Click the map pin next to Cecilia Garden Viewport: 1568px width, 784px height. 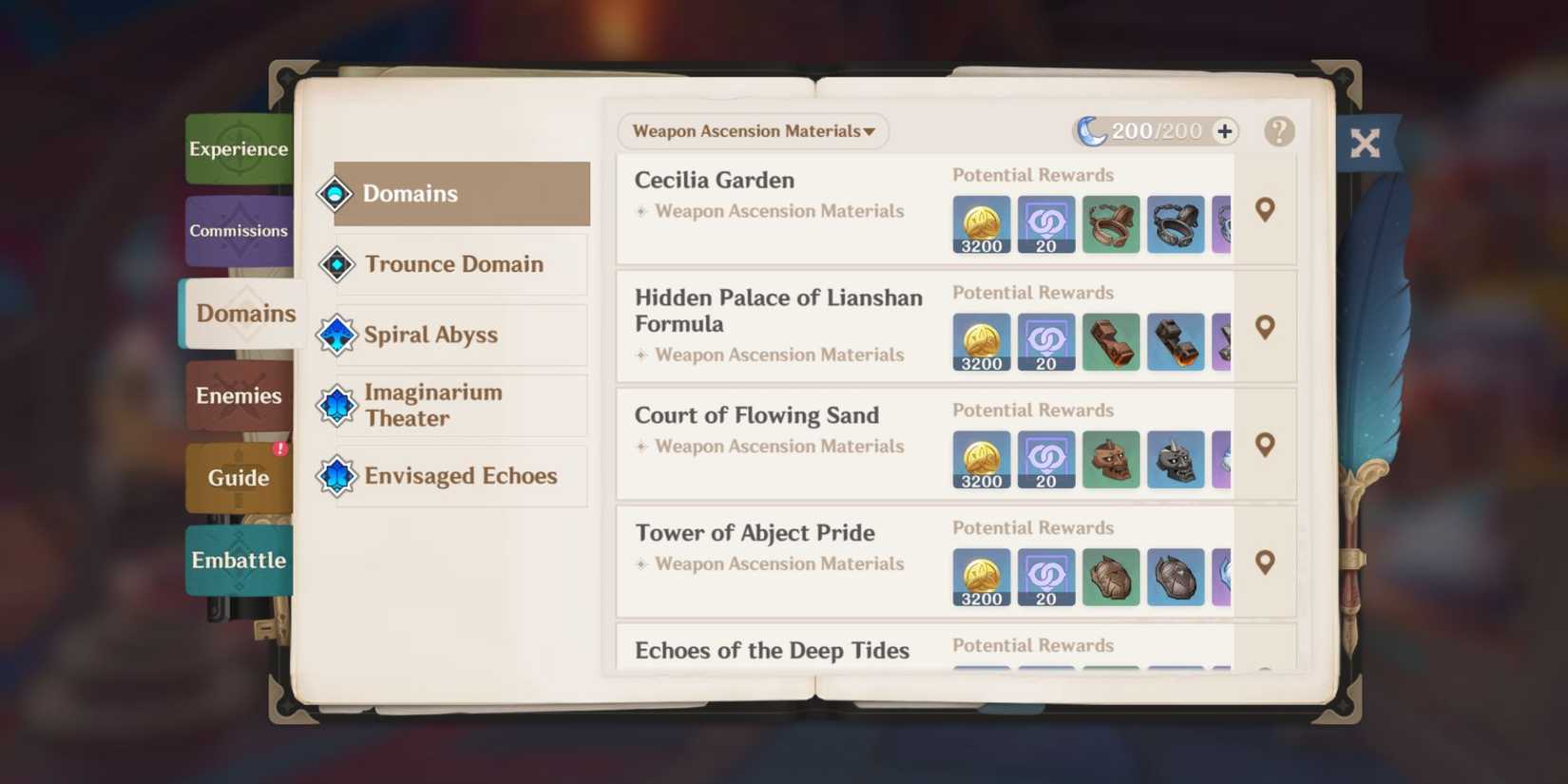point(1265,211)
